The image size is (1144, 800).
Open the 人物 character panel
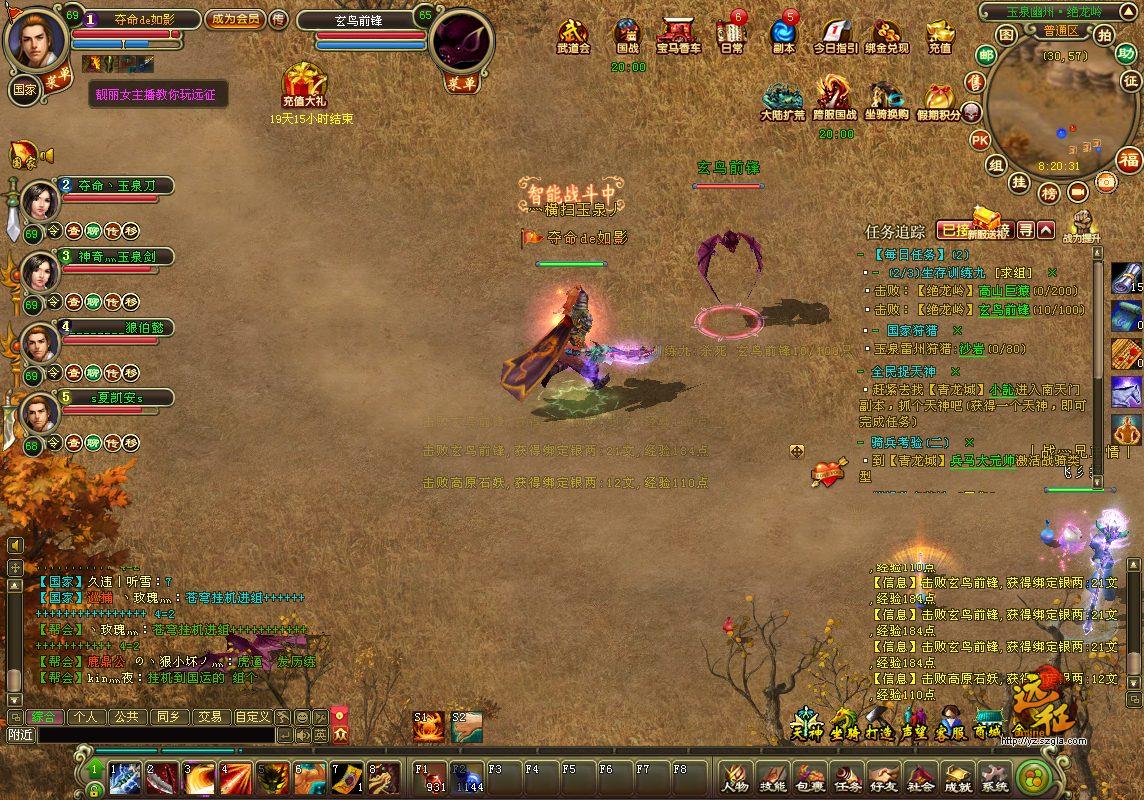pos(735,777)
